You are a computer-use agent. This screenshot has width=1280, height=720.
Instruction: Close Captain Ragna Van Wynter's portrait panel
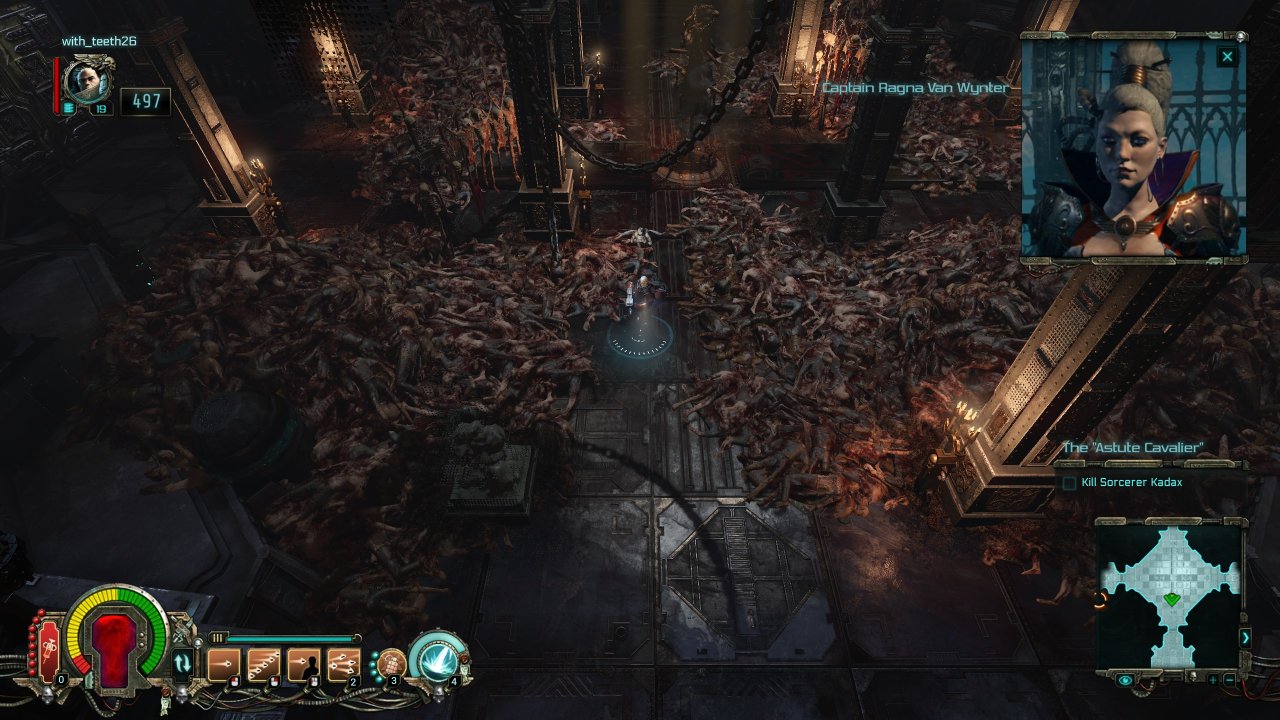pos(1227,57)
